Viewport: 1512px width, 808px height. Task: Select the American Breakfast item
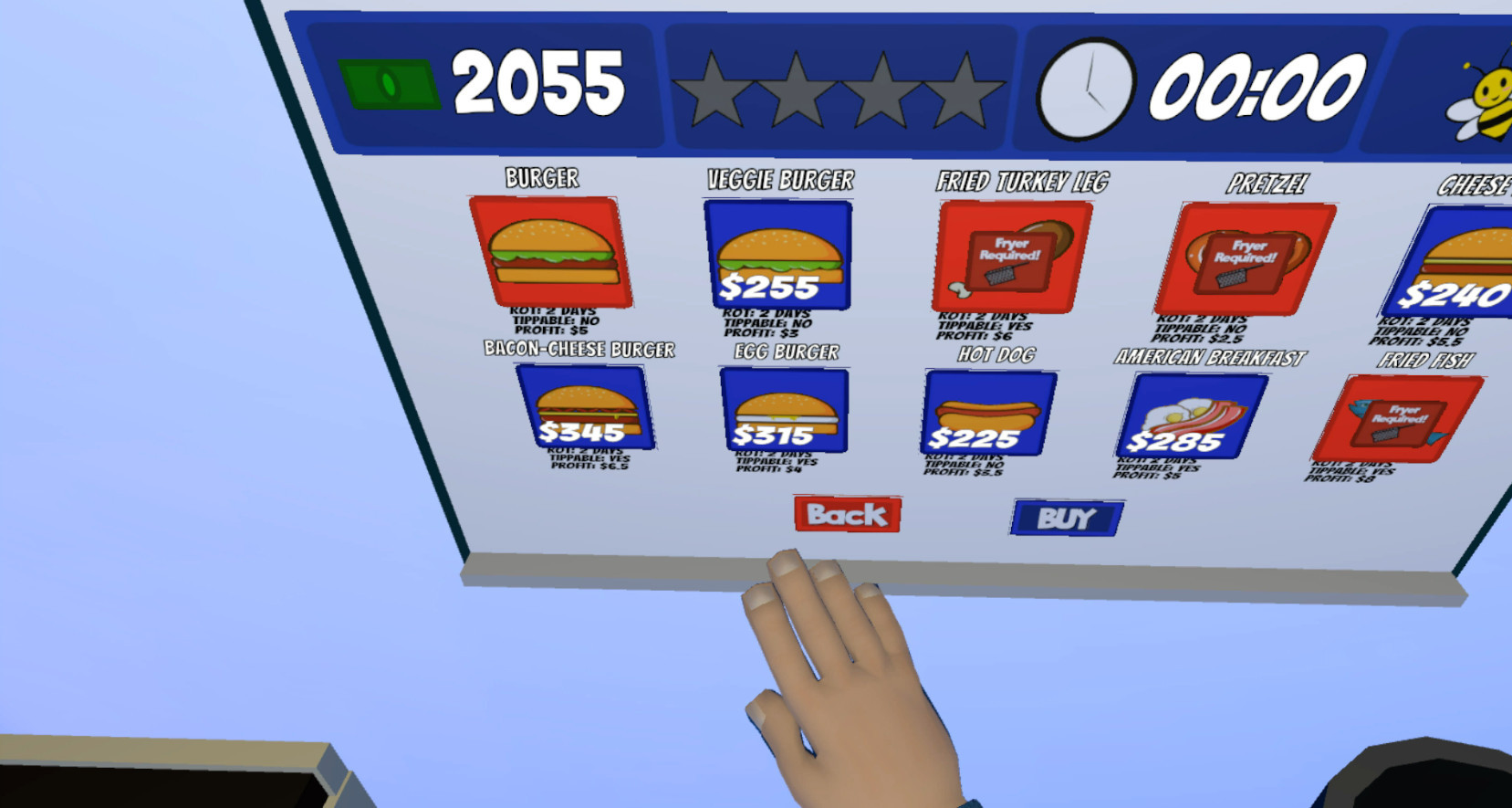click(x=1190, y=413)
